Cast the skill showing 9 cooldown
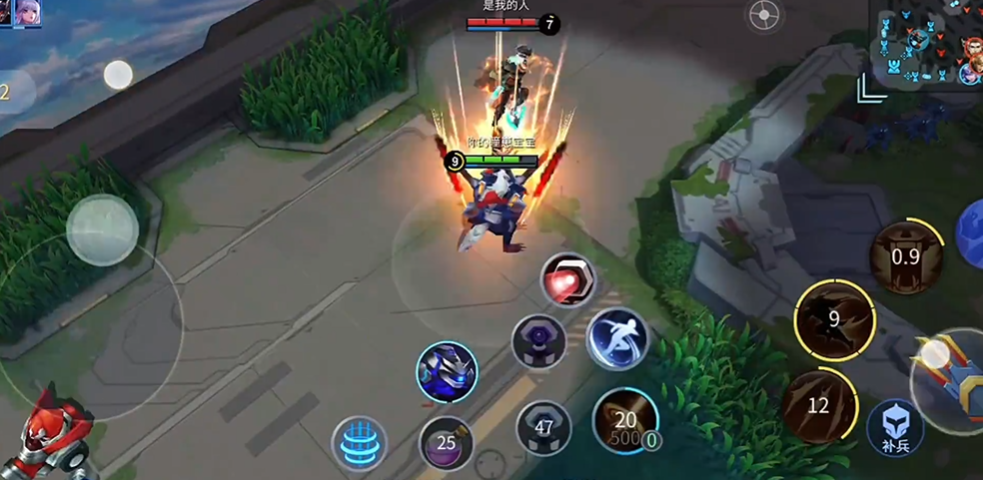Image resolution: width=983 pixels, height=480 pixels. point(834,321)
